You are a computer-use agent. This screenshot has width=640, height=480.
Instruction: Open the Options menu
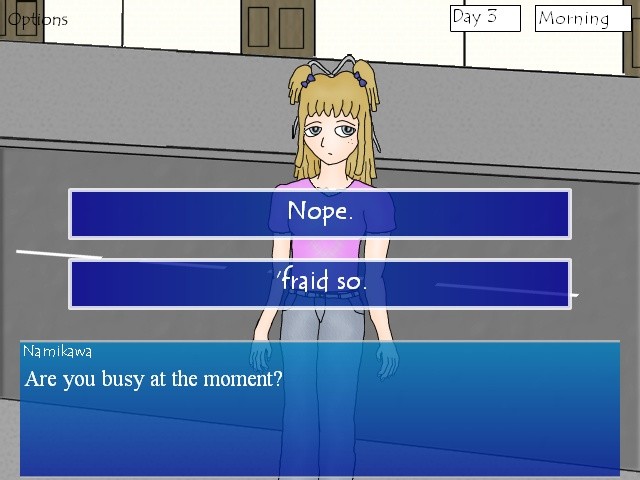click(38, 19)
